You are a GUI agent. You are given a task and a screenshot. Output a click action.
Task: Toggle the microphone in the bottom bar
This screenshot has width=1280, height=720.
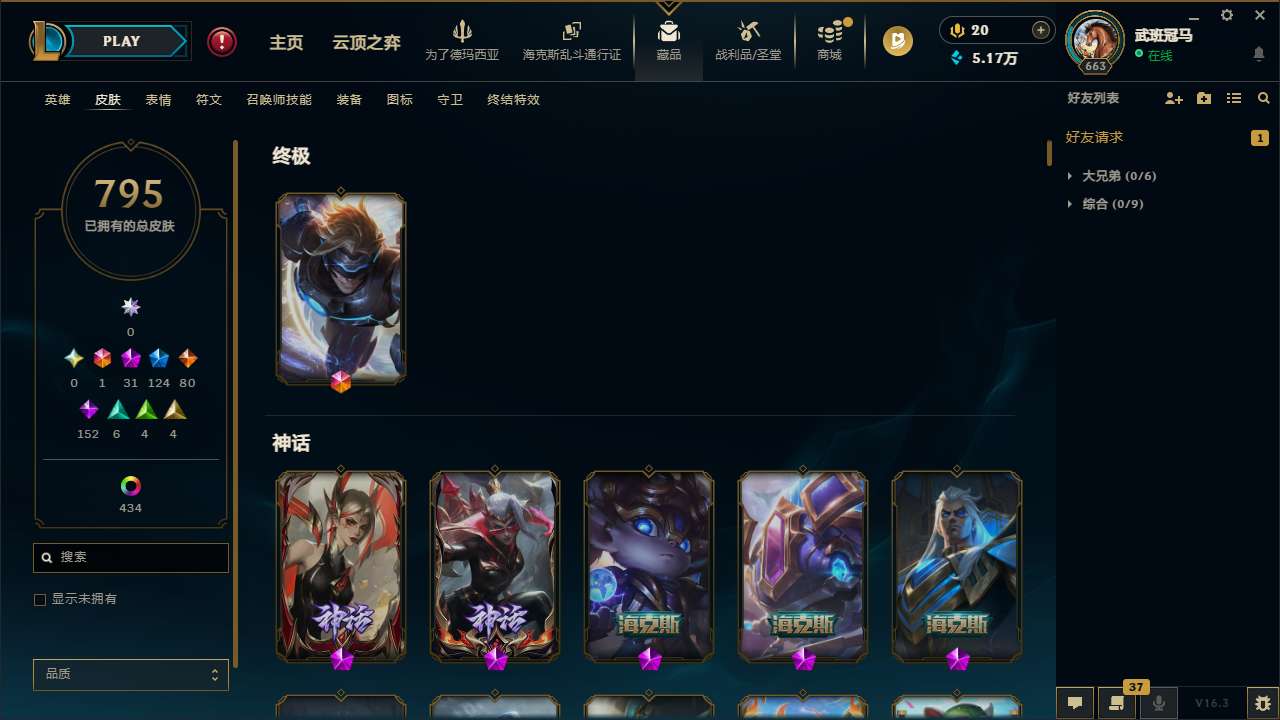click(1159, 703)
